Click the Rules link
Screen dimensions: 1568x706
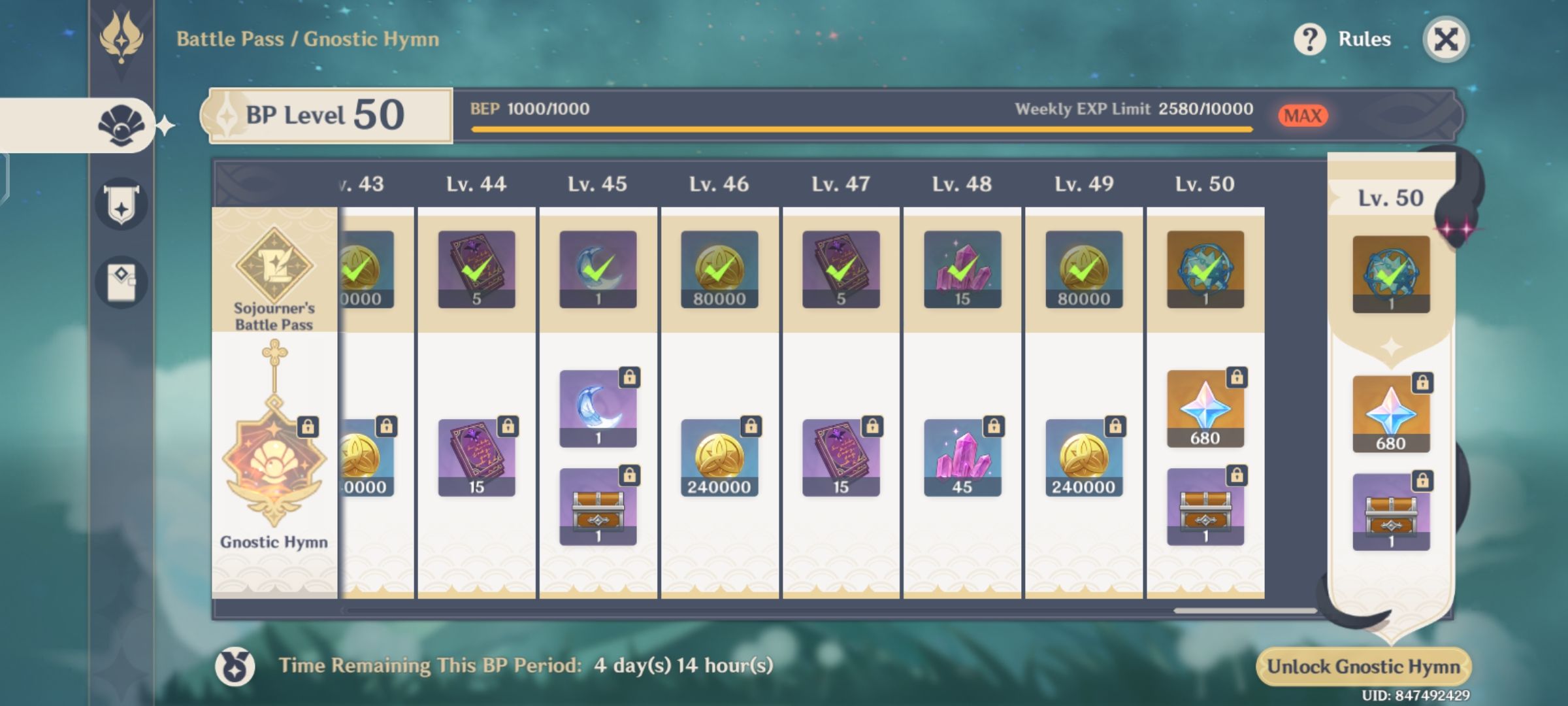1364,38
